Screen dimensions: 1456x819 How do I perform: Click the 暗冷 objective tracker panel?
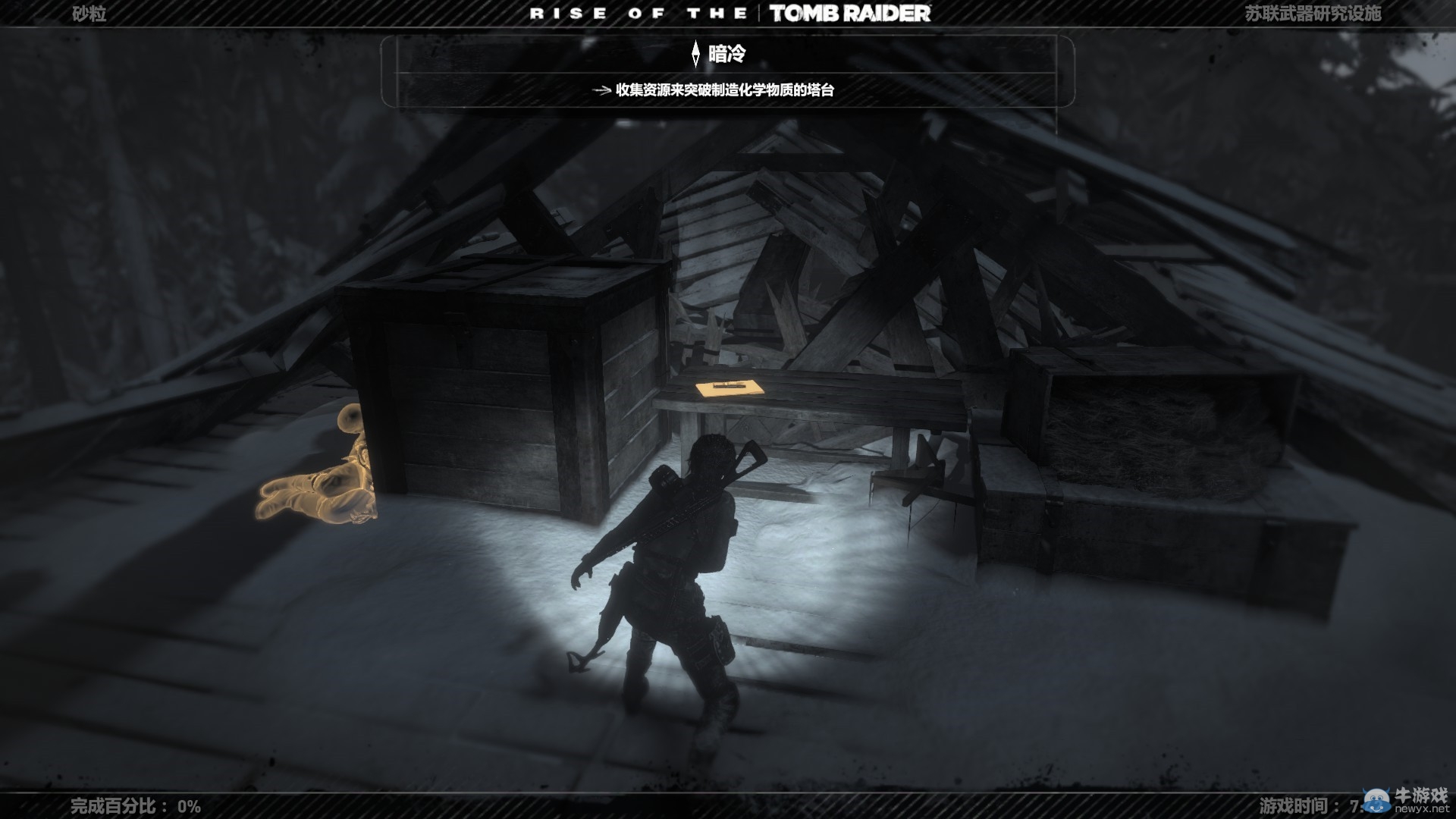click(x=726, y=71)
